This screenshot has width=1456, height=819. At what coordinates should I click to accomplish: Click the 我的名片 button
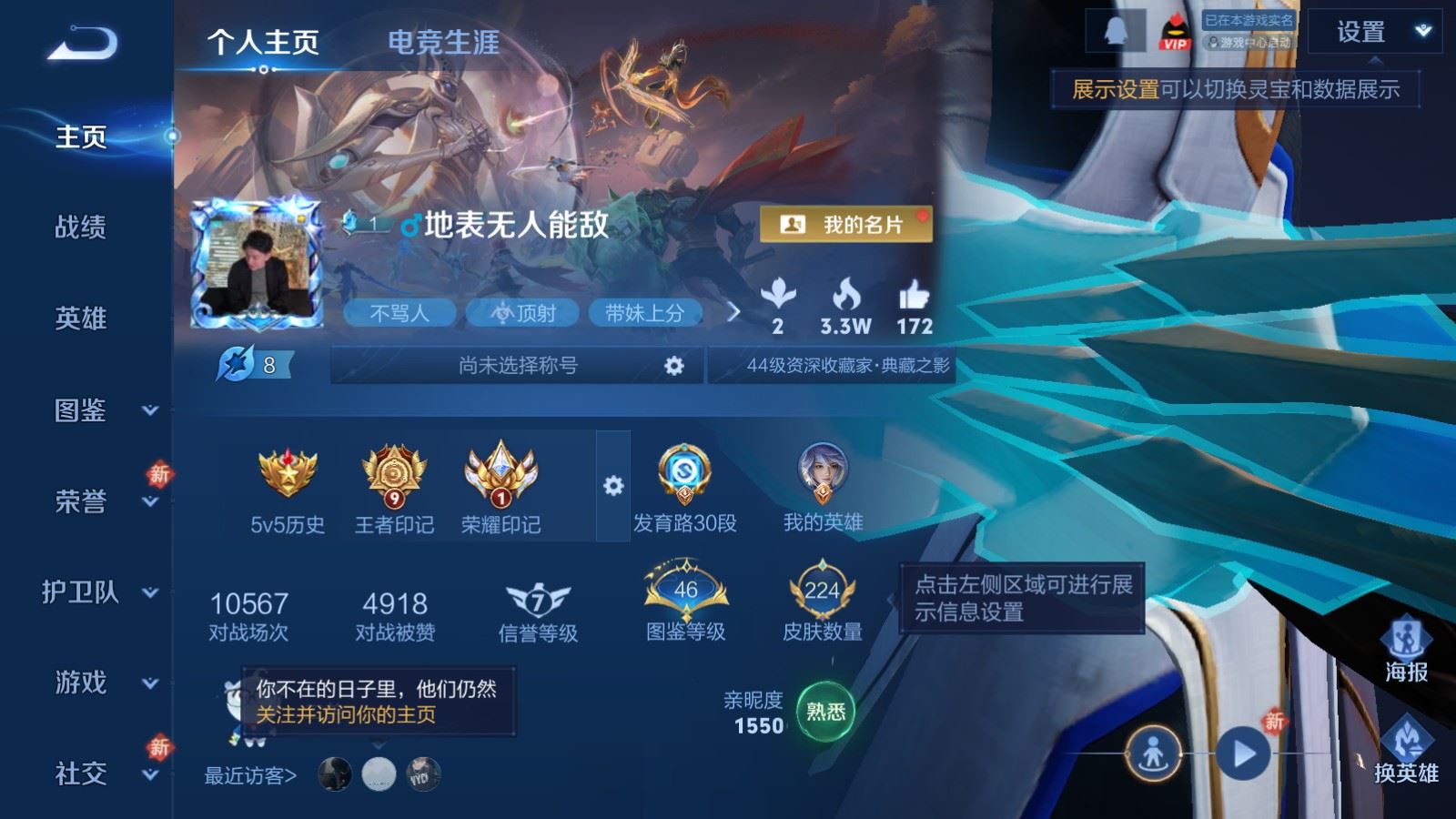[844, 224]
